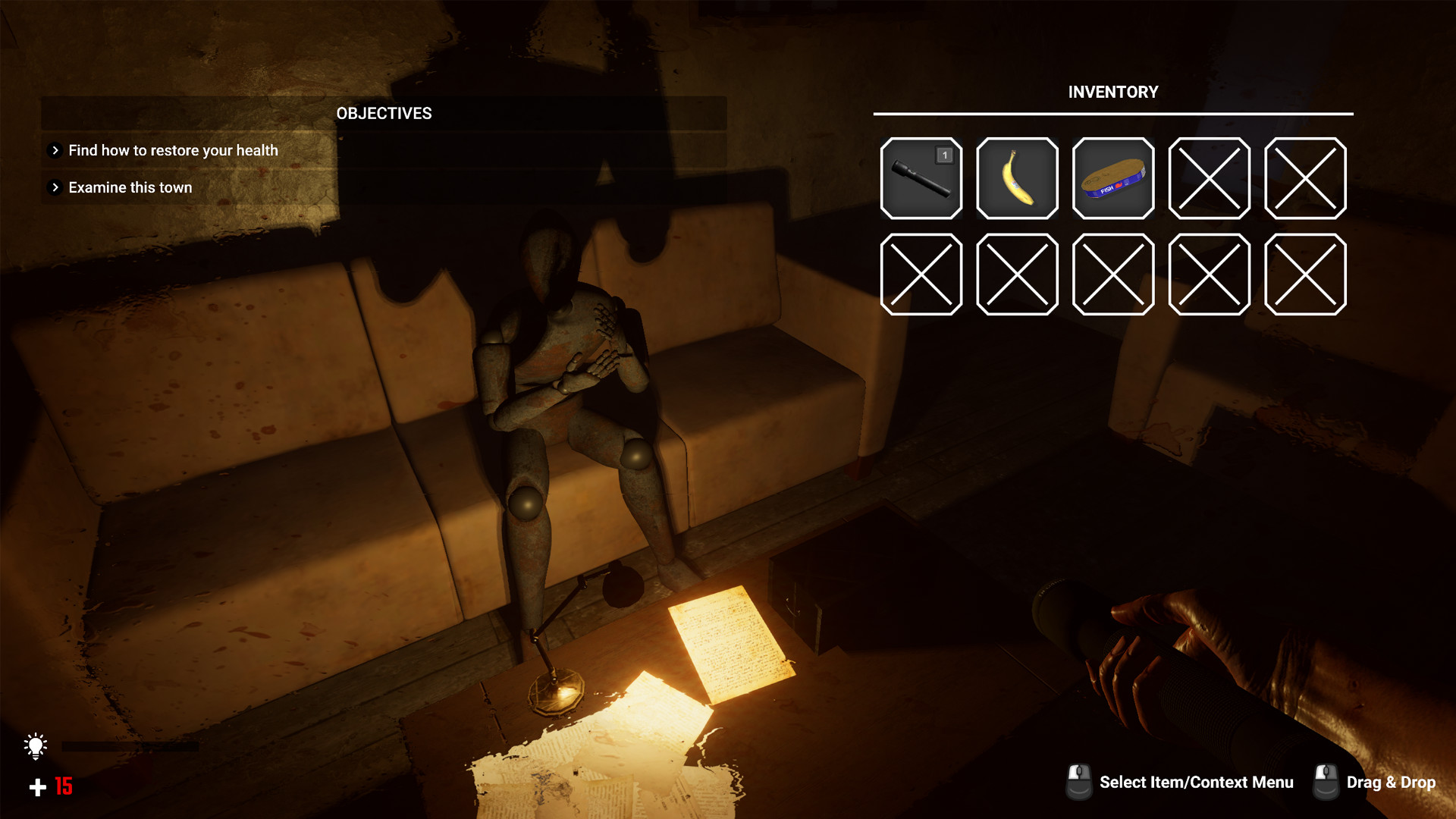Select the banana item
This screenshot has width=1456, height=819.
(x=1017, y=179)
